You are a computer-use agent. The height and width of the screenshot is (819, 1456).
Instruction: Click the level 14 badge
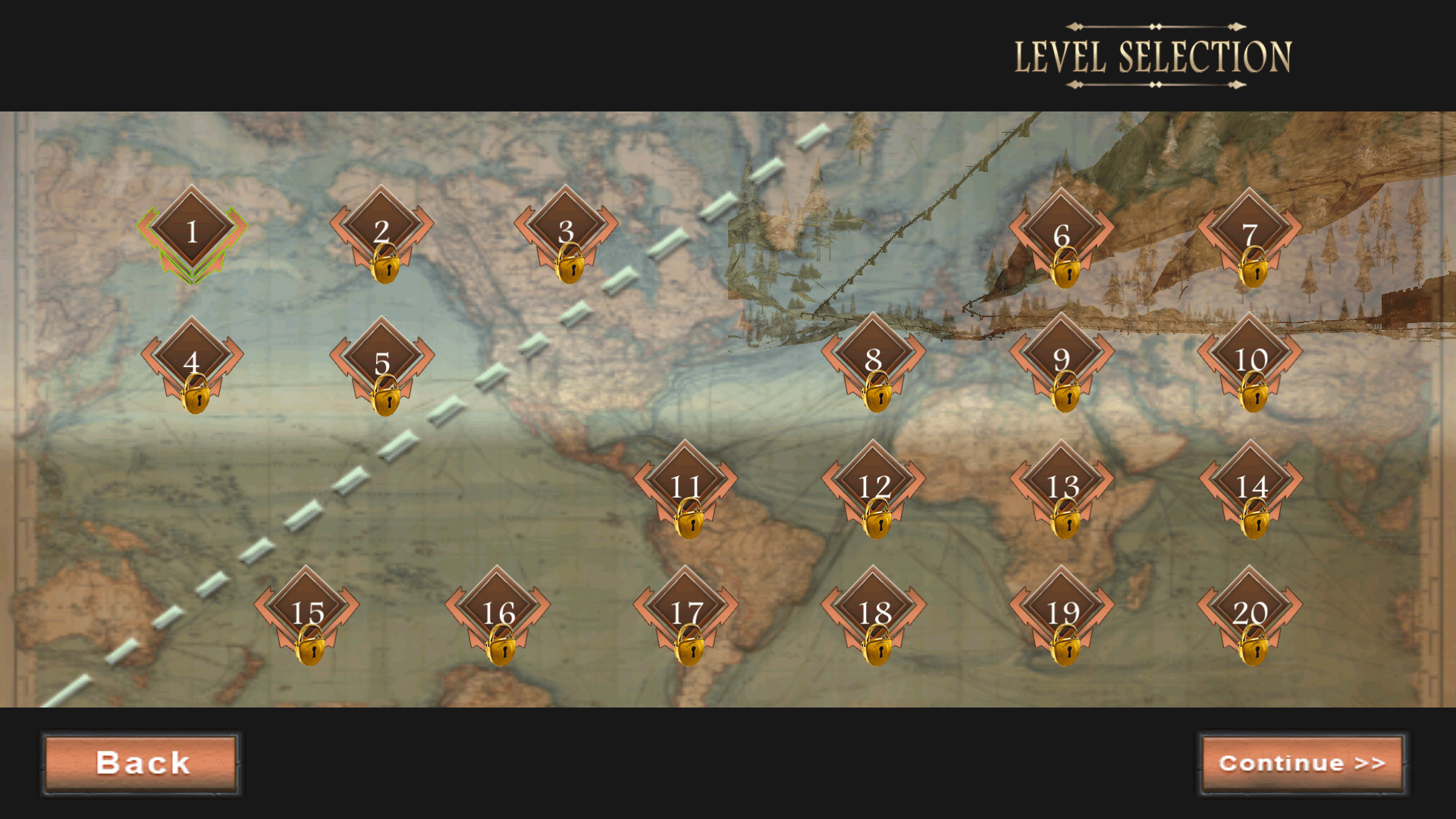point(1251,486)
